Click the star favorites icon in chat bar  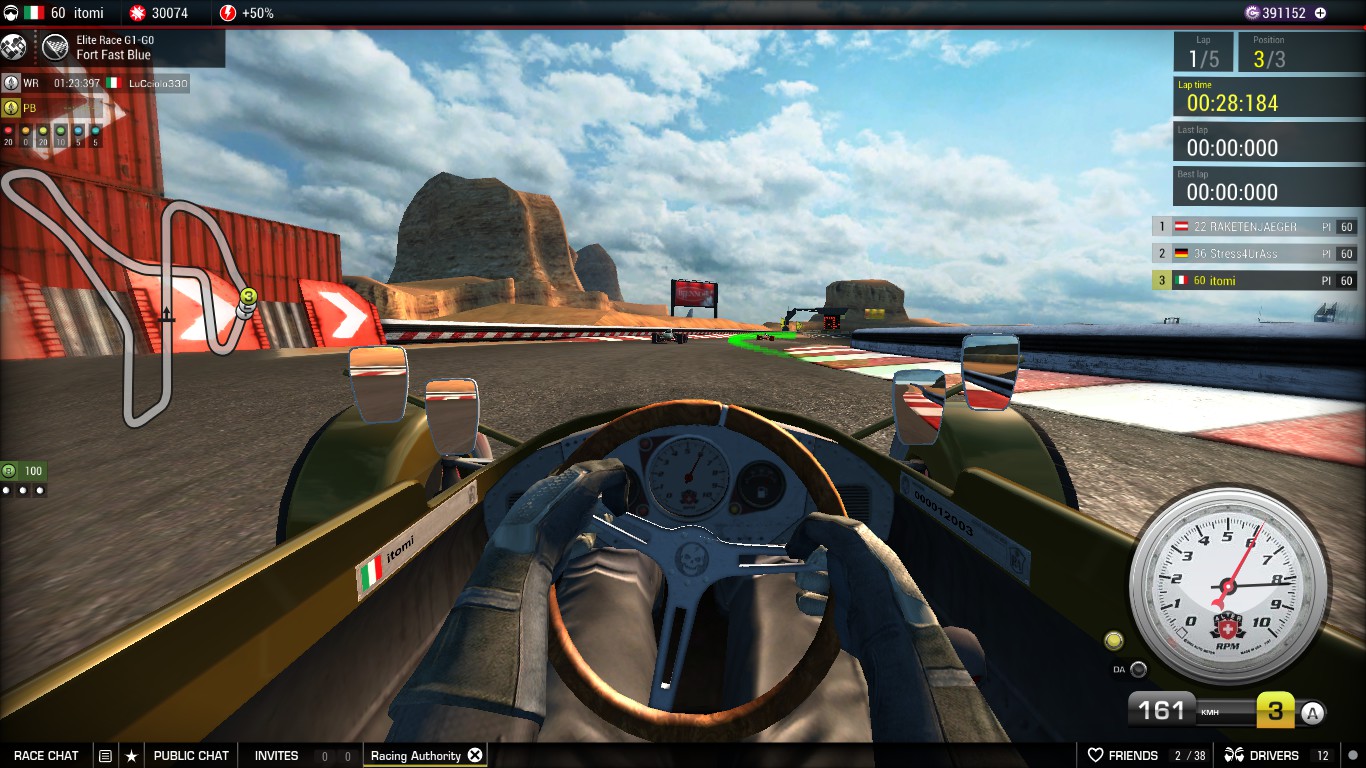pos(132,755)
